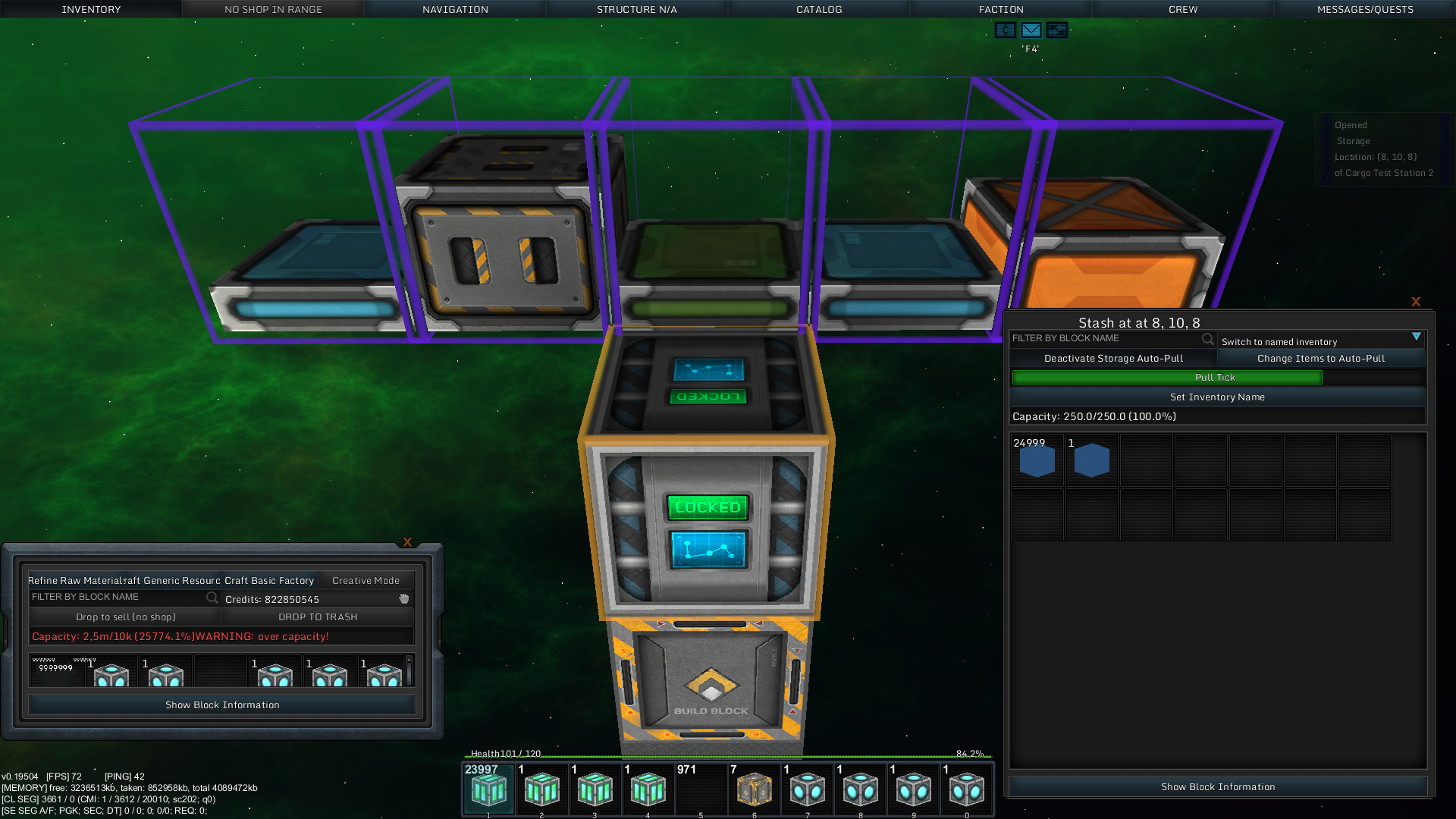Open the Crew menu

pyautogui.click(x=1183, y=9)
